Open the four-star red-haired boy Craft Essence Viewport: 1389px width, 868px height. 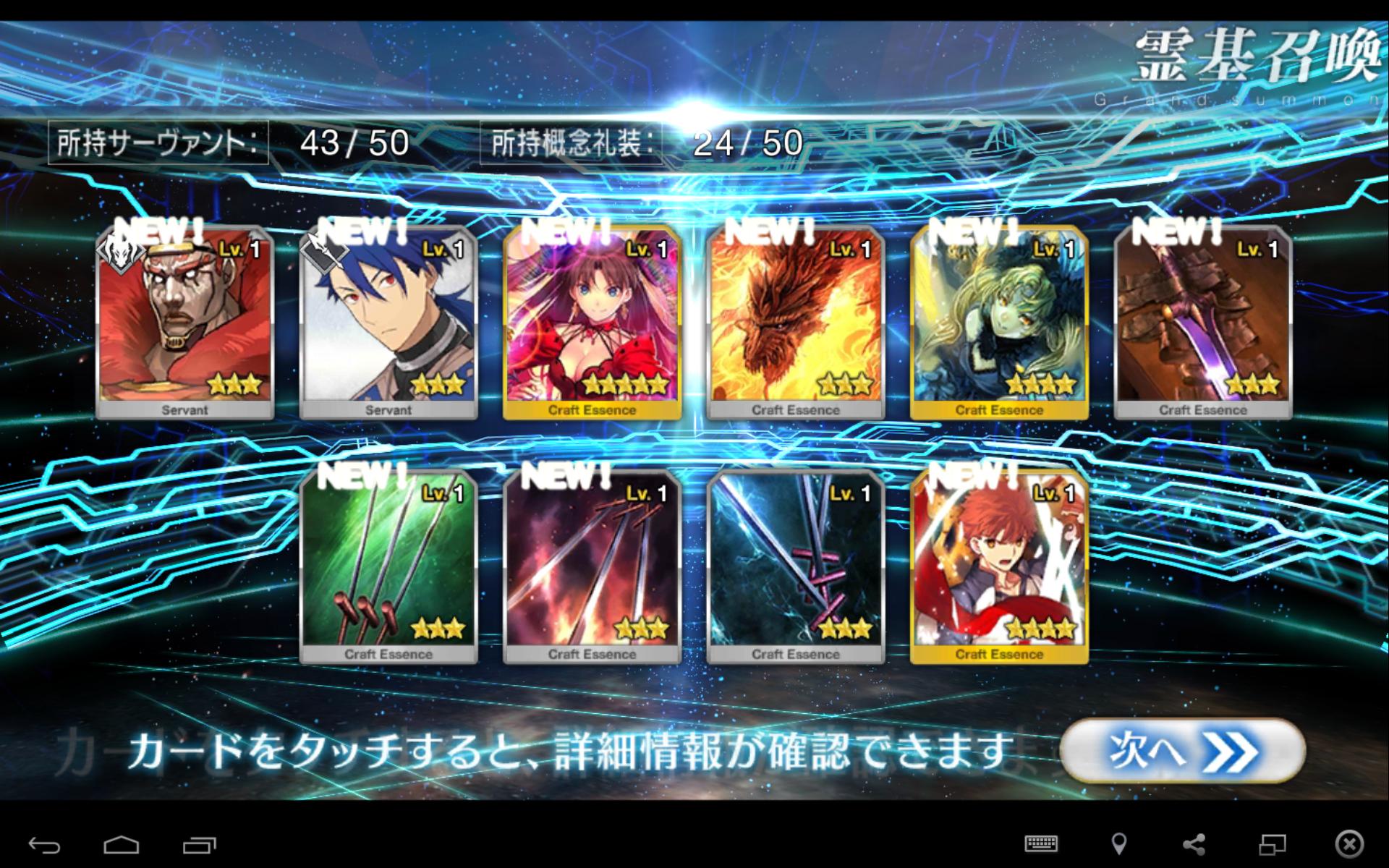[999, 567]
